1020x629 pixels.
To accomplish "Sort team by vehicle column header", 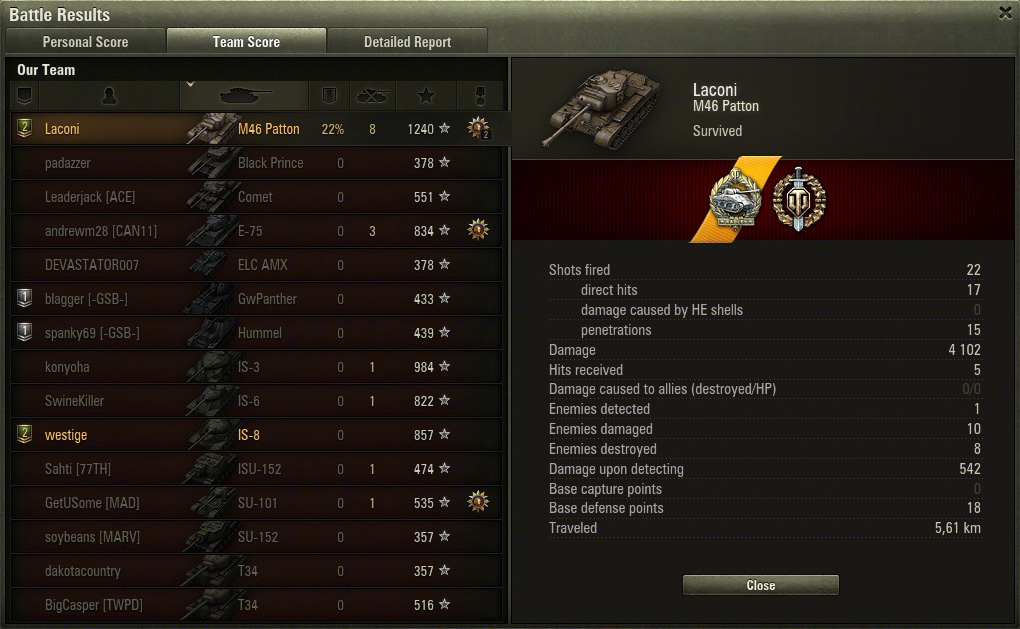I will (245, 96).
